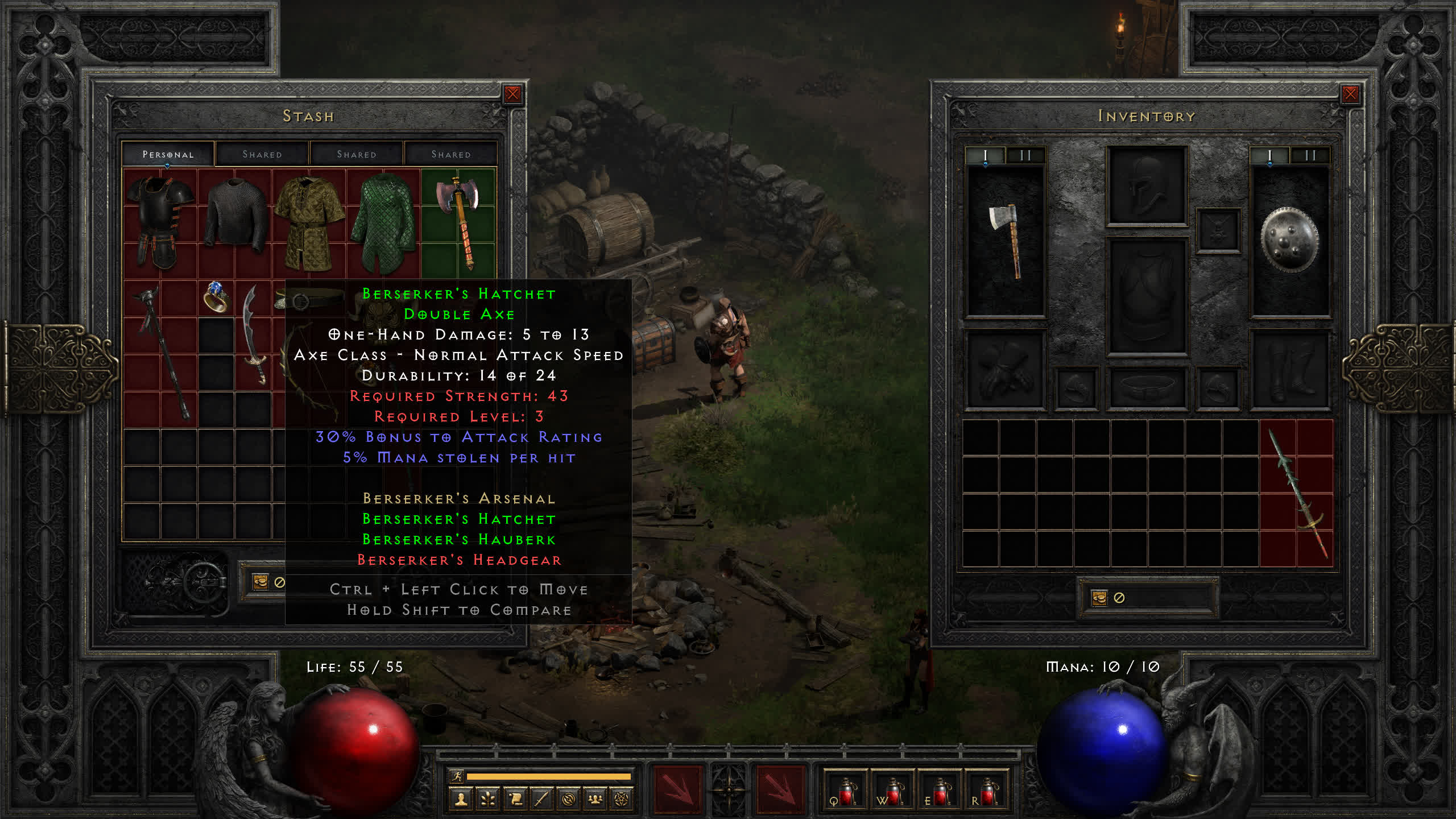
Task: Pick up the Berserker's Hatchet double axe
Action: coord(458,222)
